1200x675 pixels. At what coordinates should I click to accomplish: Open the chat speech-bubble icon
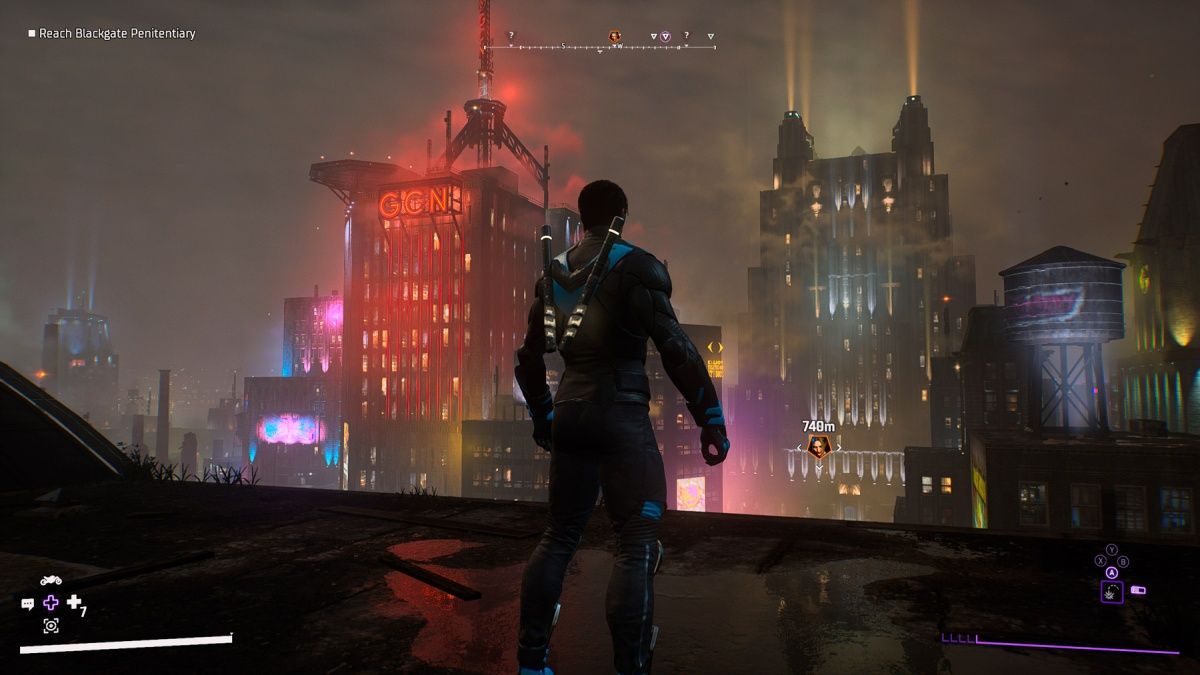tap(28, 604)
